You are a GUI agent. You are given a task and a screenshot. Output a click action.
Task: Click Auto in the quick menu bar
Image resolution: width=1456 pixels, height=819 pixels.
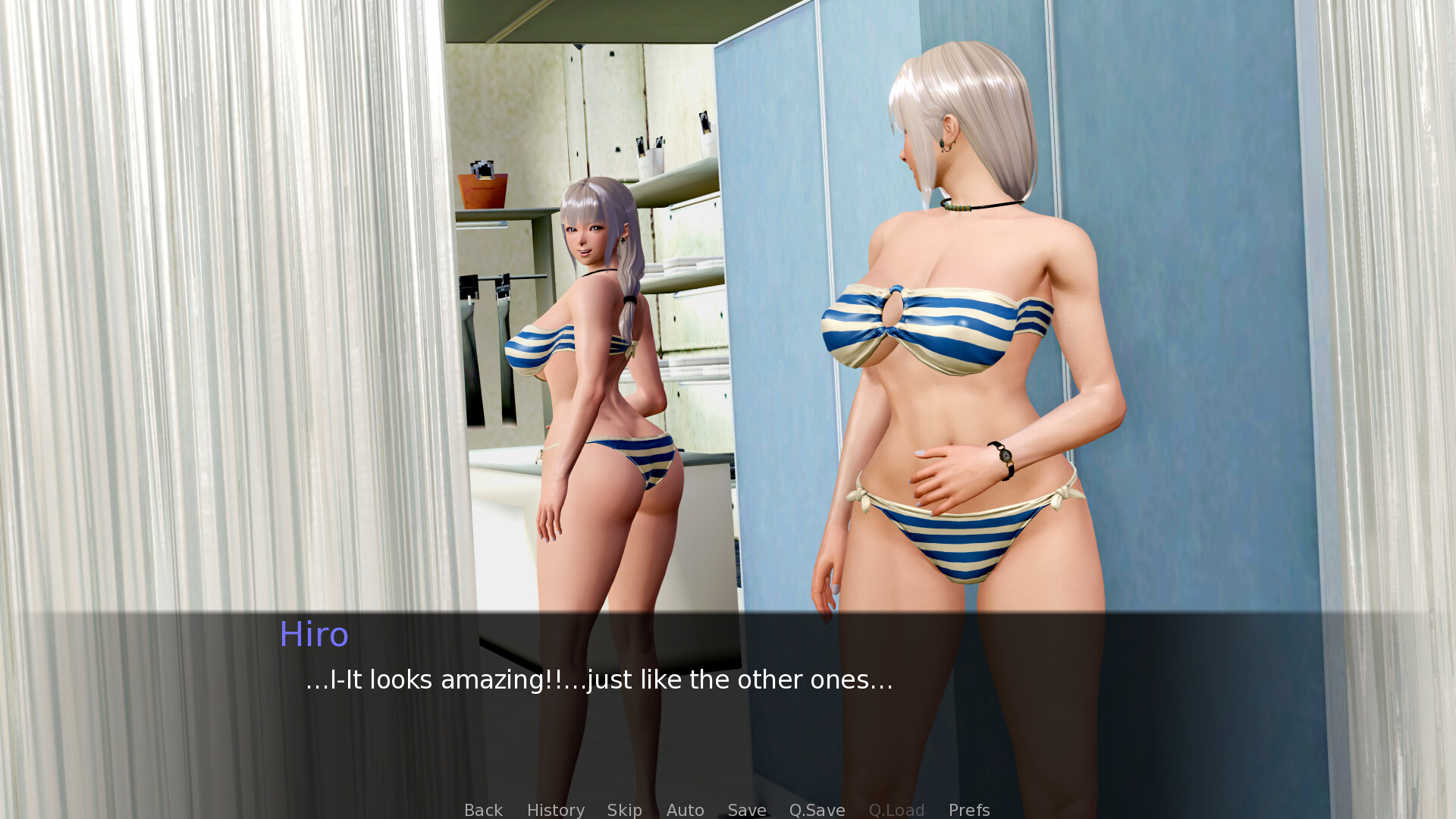pos(684,810)
